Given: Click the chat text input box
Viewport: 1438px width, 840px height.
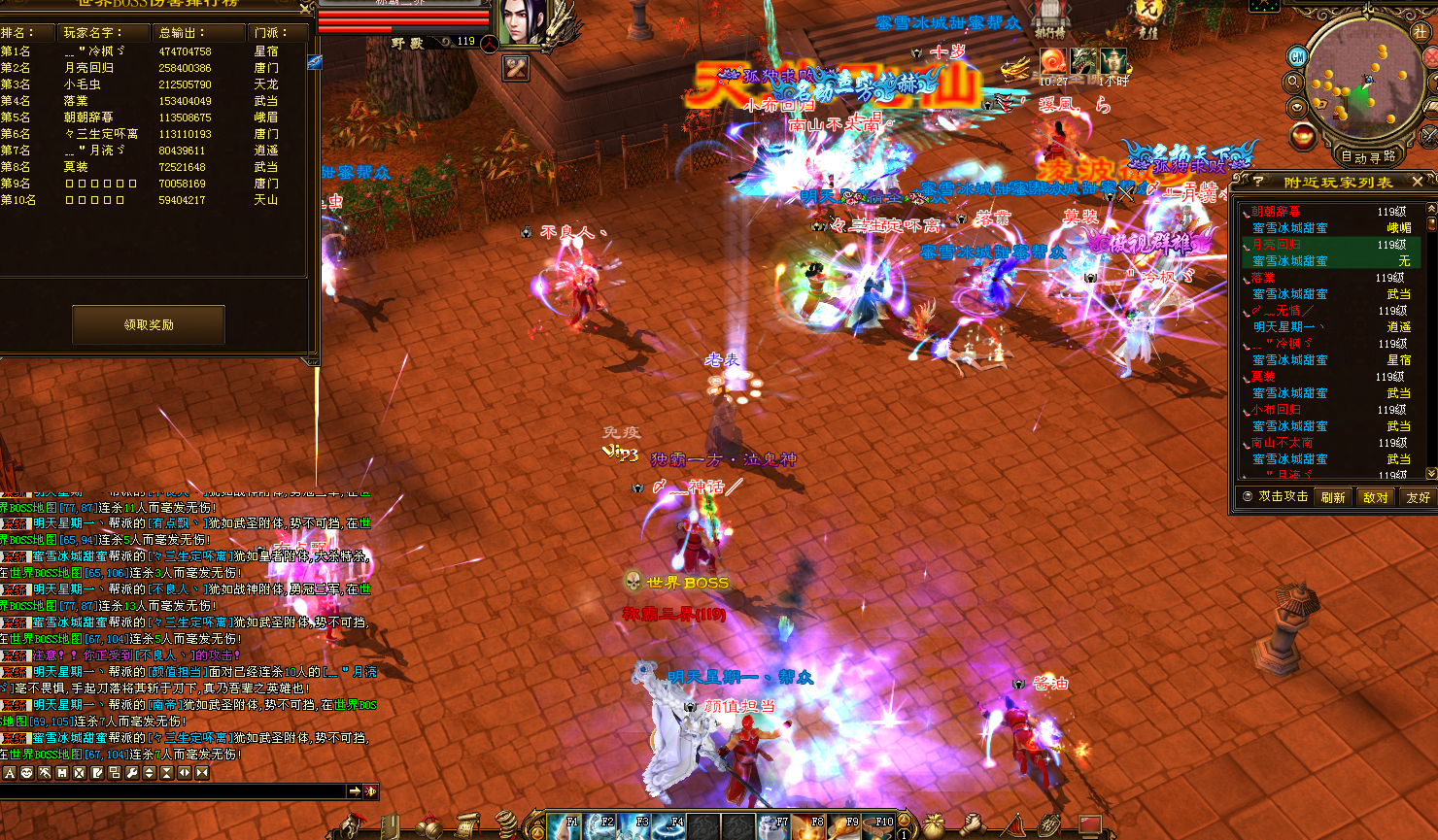Looking at the screenshot, I should tap(175, 791).
